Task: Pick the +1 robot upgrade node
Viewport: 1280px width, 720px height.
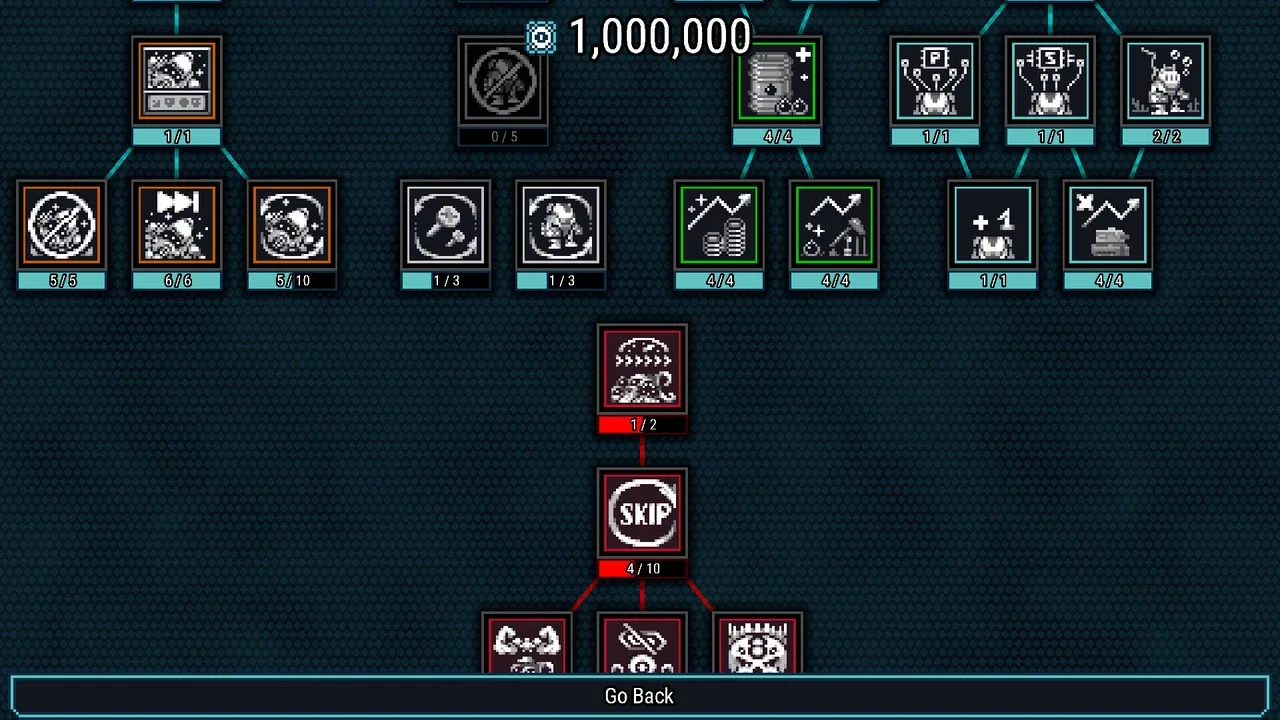Action: coord(993,226)
